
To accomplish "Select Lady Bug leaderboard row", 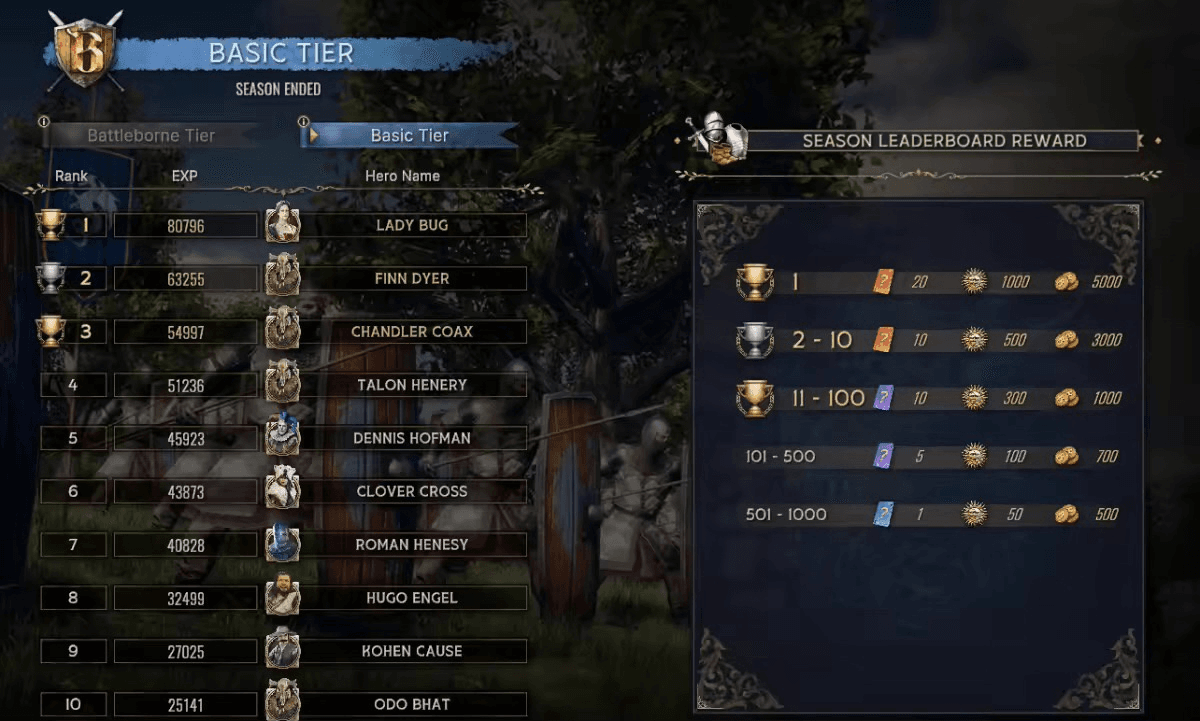I will tap(411, 225).
